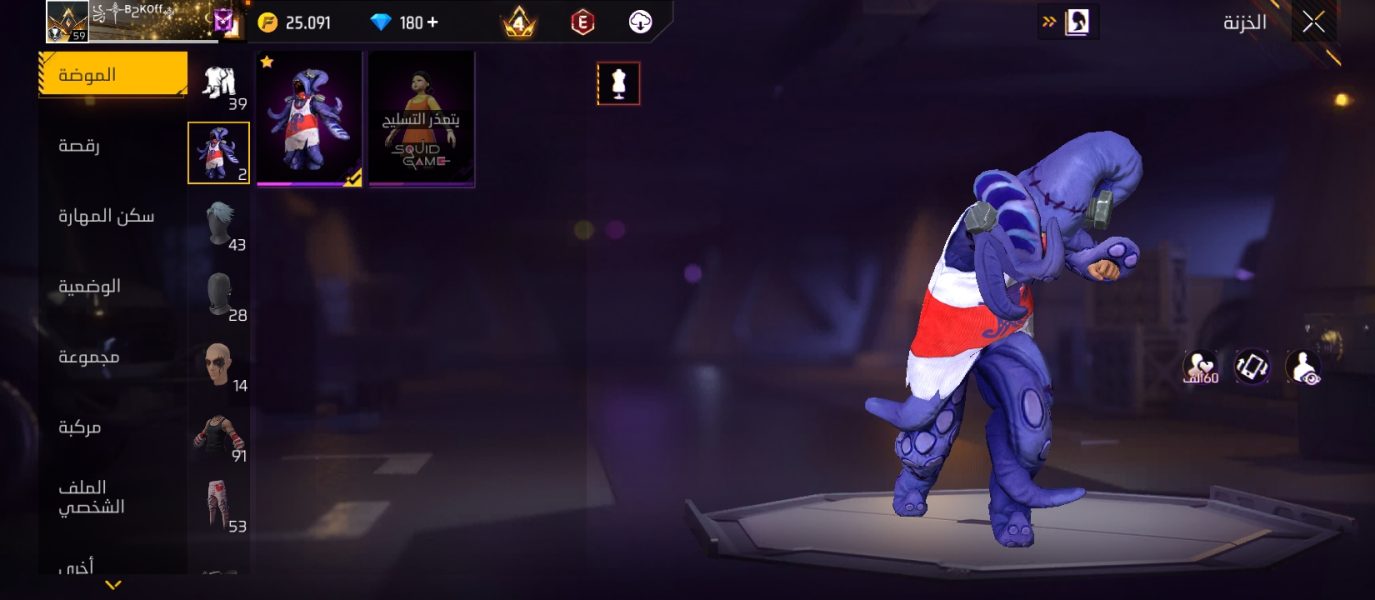This screenshot has width=1375, height=600.
Task: Click the mannequin icon button
Action: 618,84
